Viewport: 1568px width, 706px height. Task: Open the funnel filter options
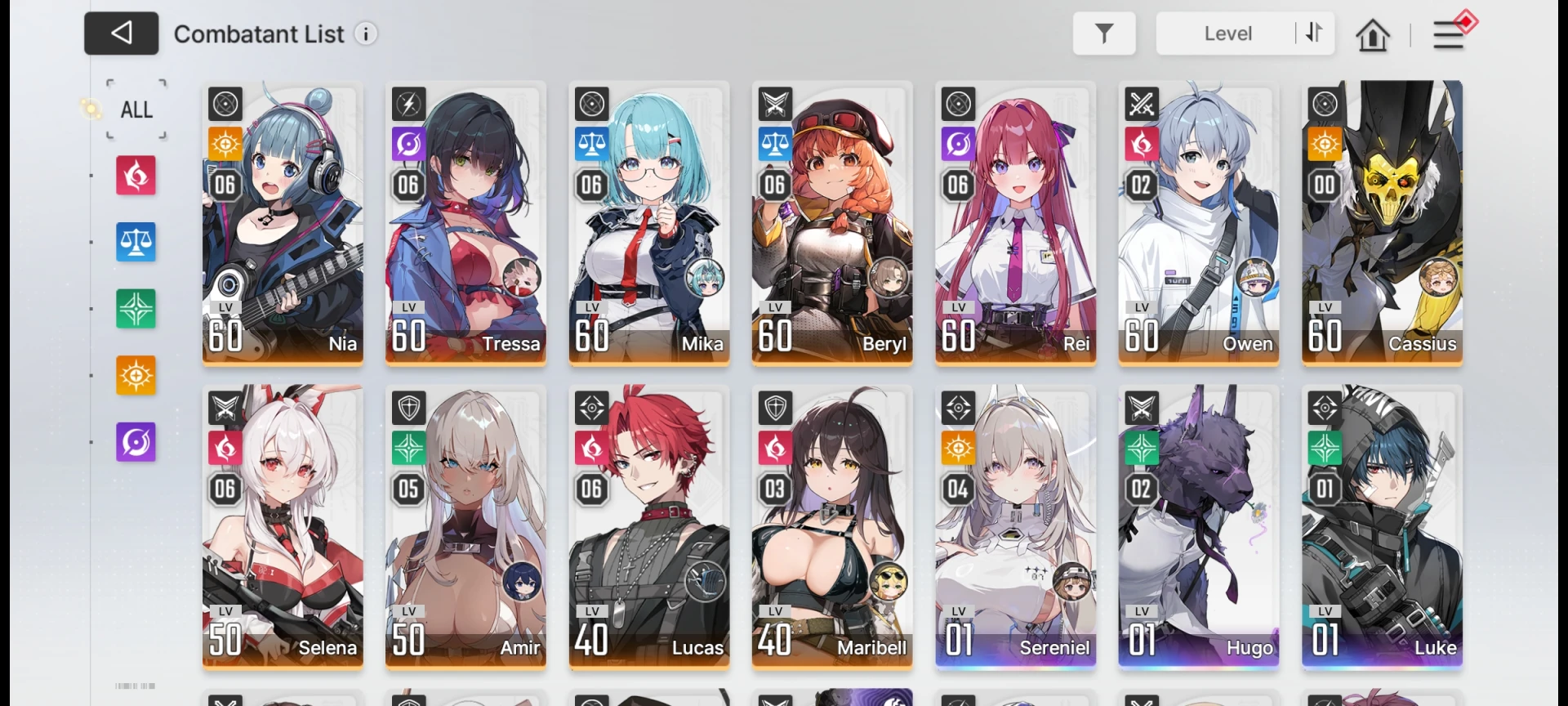pos(1103,34)
